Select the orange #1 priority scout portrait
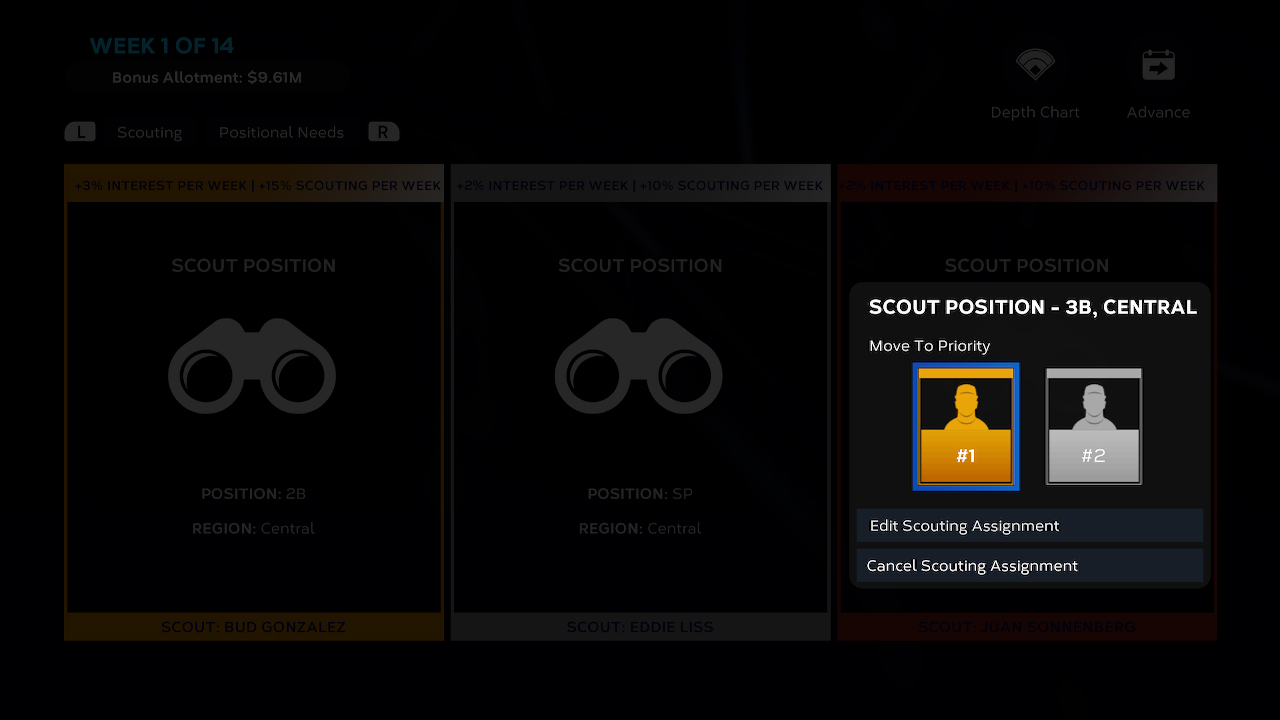The image size is (1280, 720). (965, 426)
